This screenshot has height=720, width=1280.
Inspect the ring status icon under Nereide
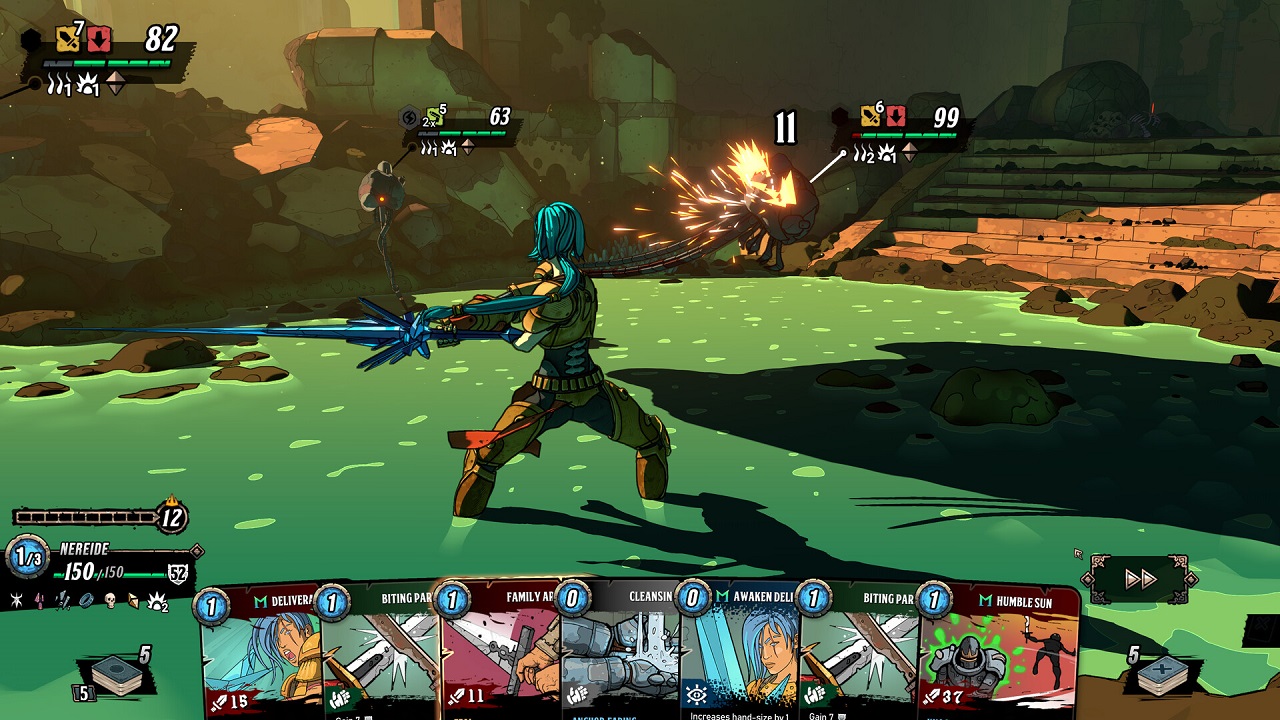[86, 600]
